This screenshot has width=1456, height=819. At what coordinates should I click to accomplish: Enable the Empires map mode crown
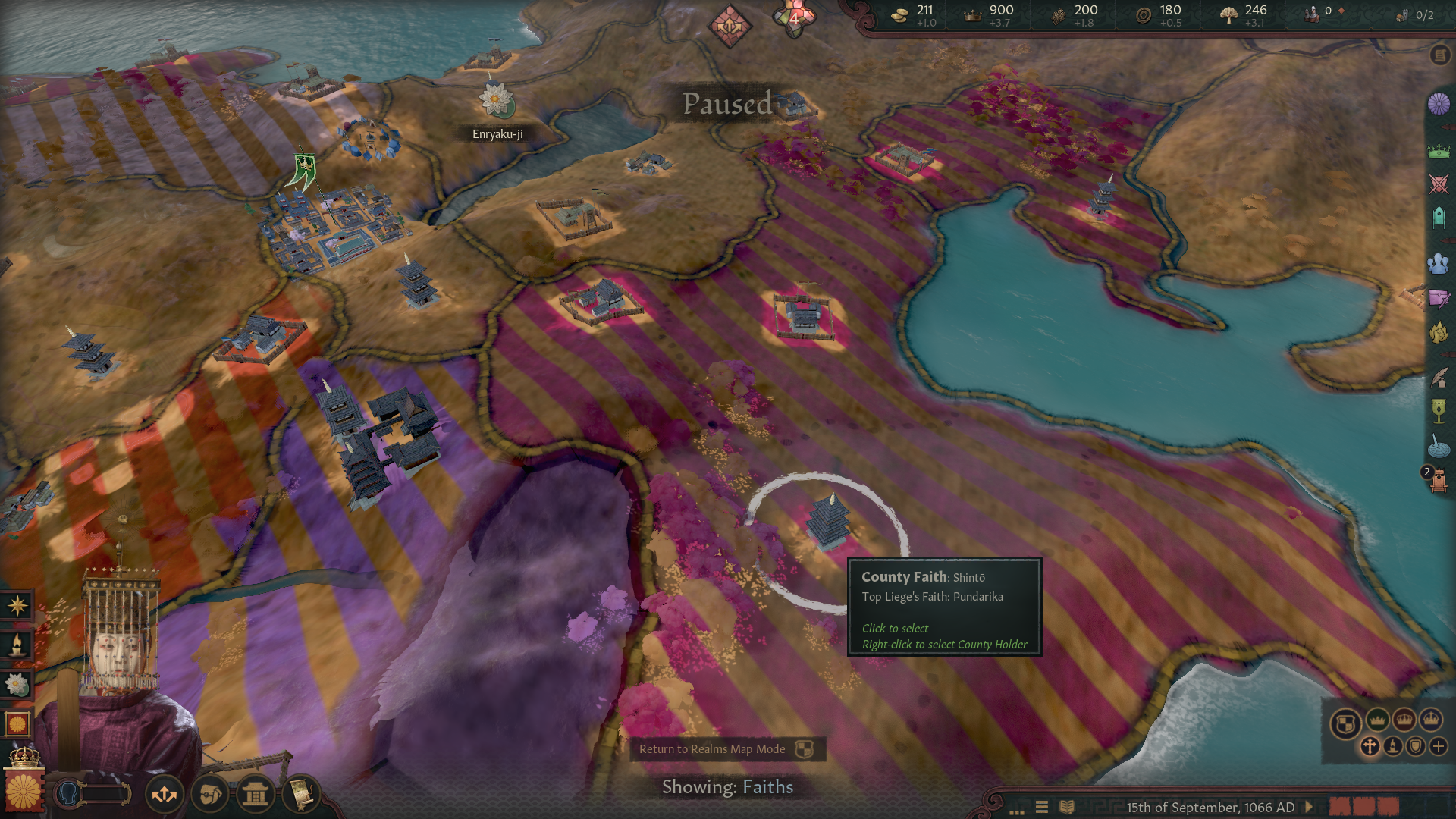(x=1404, y=720)
